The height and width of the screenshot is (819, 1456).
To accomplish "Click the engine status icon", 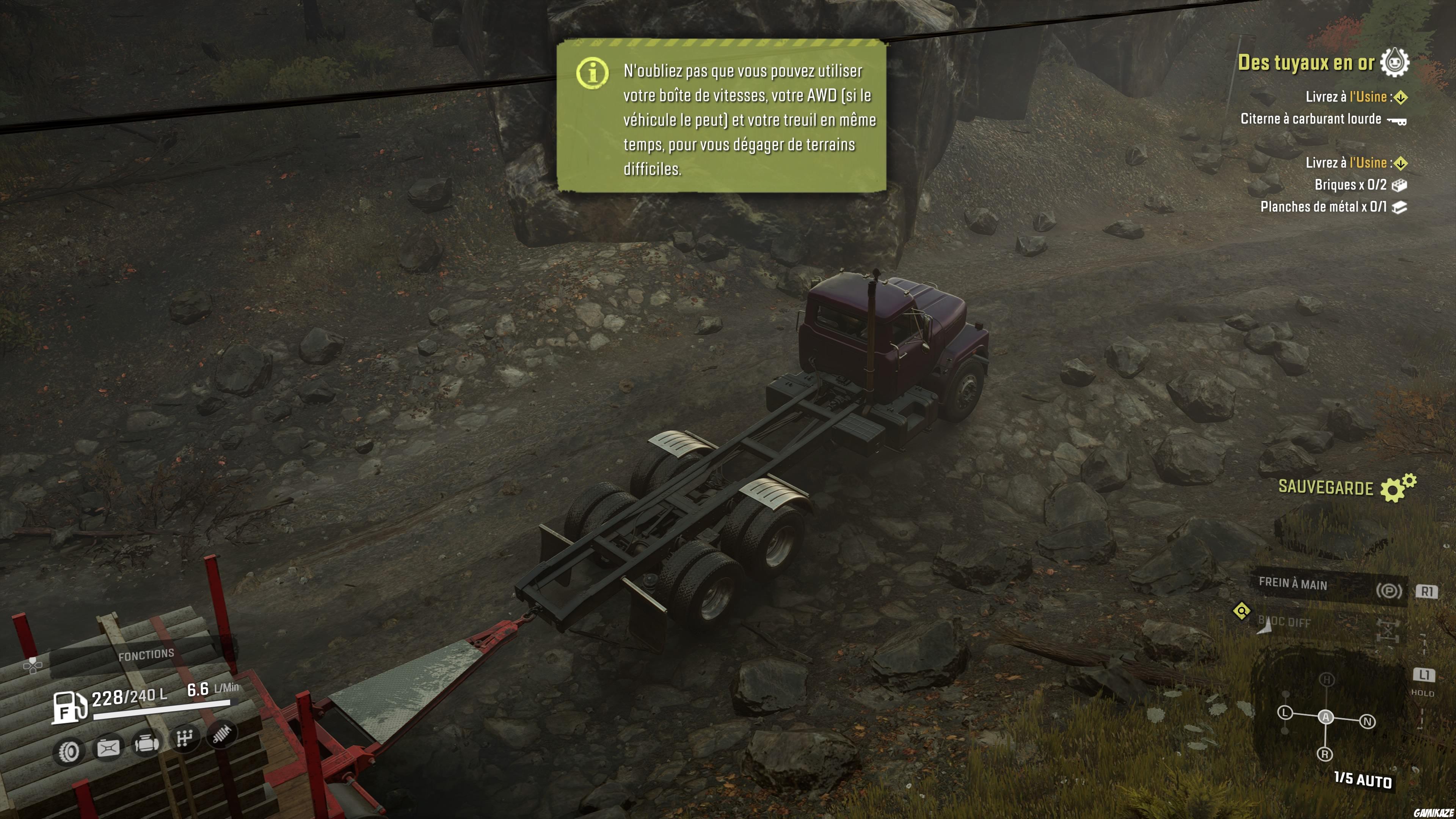I will click(x=146, y=743).
